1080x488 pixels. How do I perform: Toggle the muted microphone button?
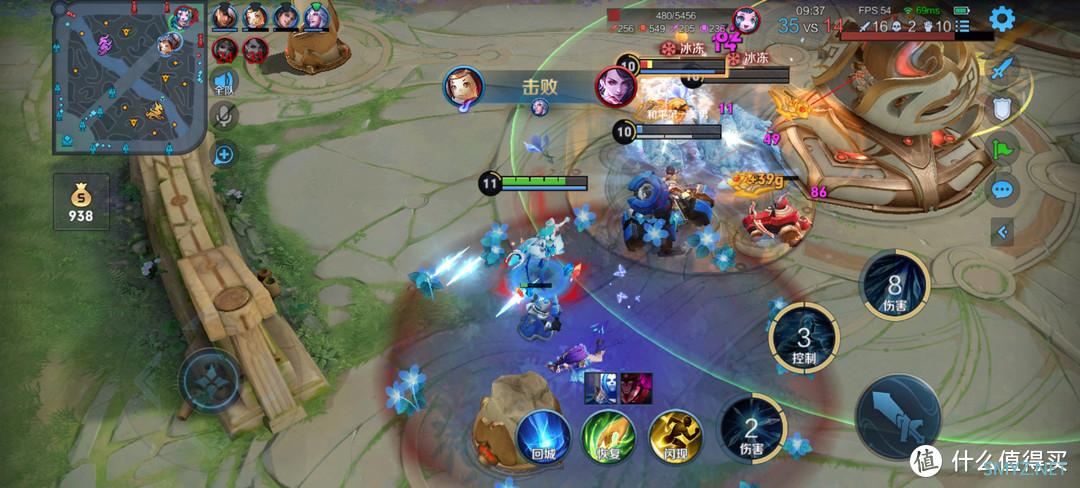[224, 118]
